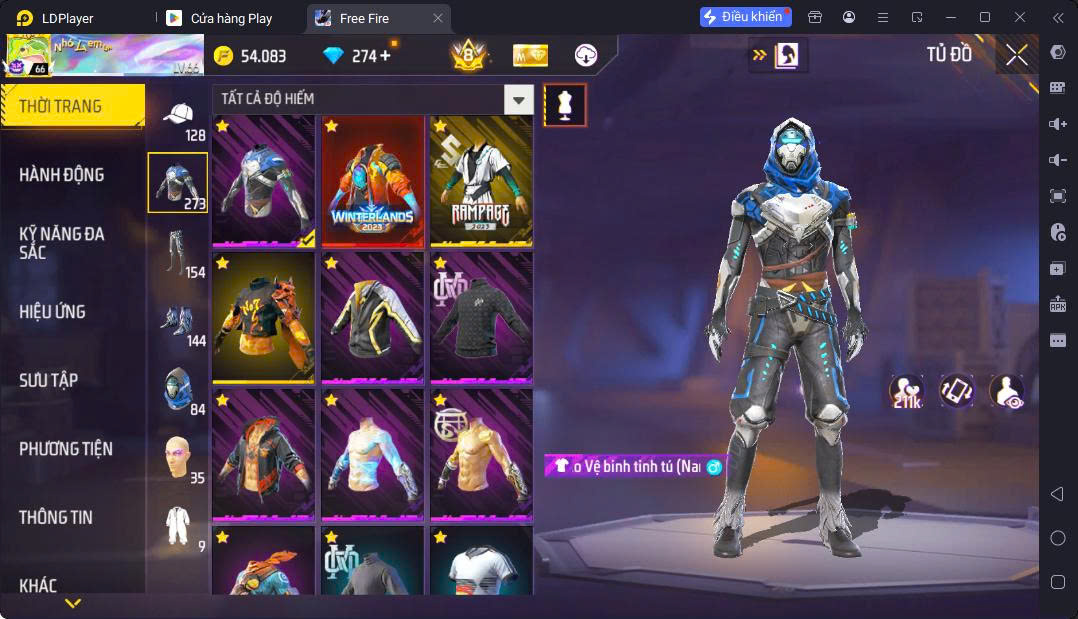Open the Thời Trang category
The width and height of the screenshot is (1078, 619).
point(72,106)
